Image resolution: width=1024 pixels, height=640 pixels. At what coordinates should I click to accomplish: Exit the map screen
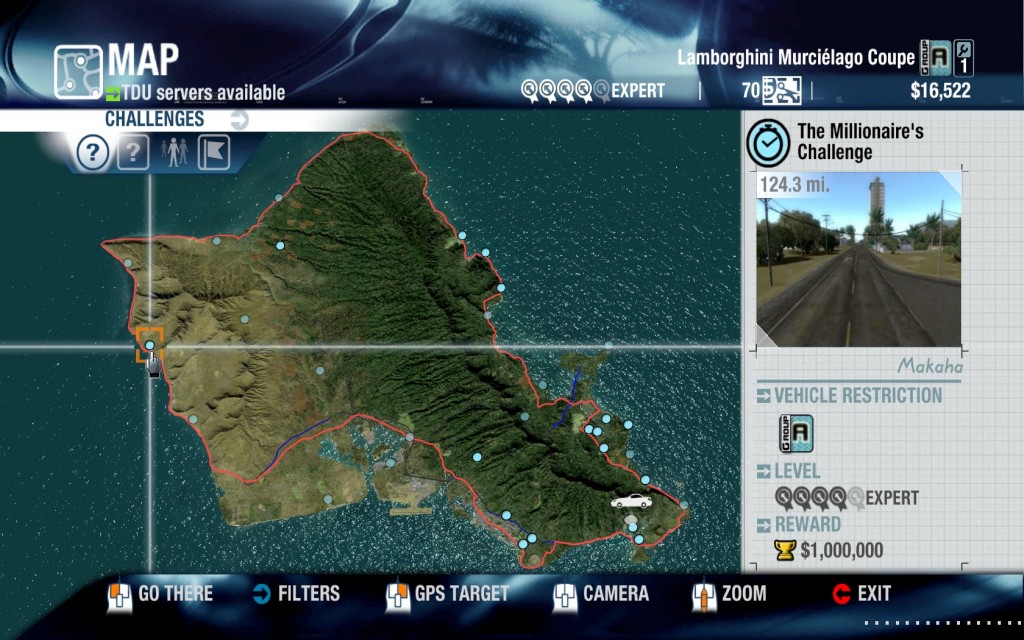coord(861,594)
